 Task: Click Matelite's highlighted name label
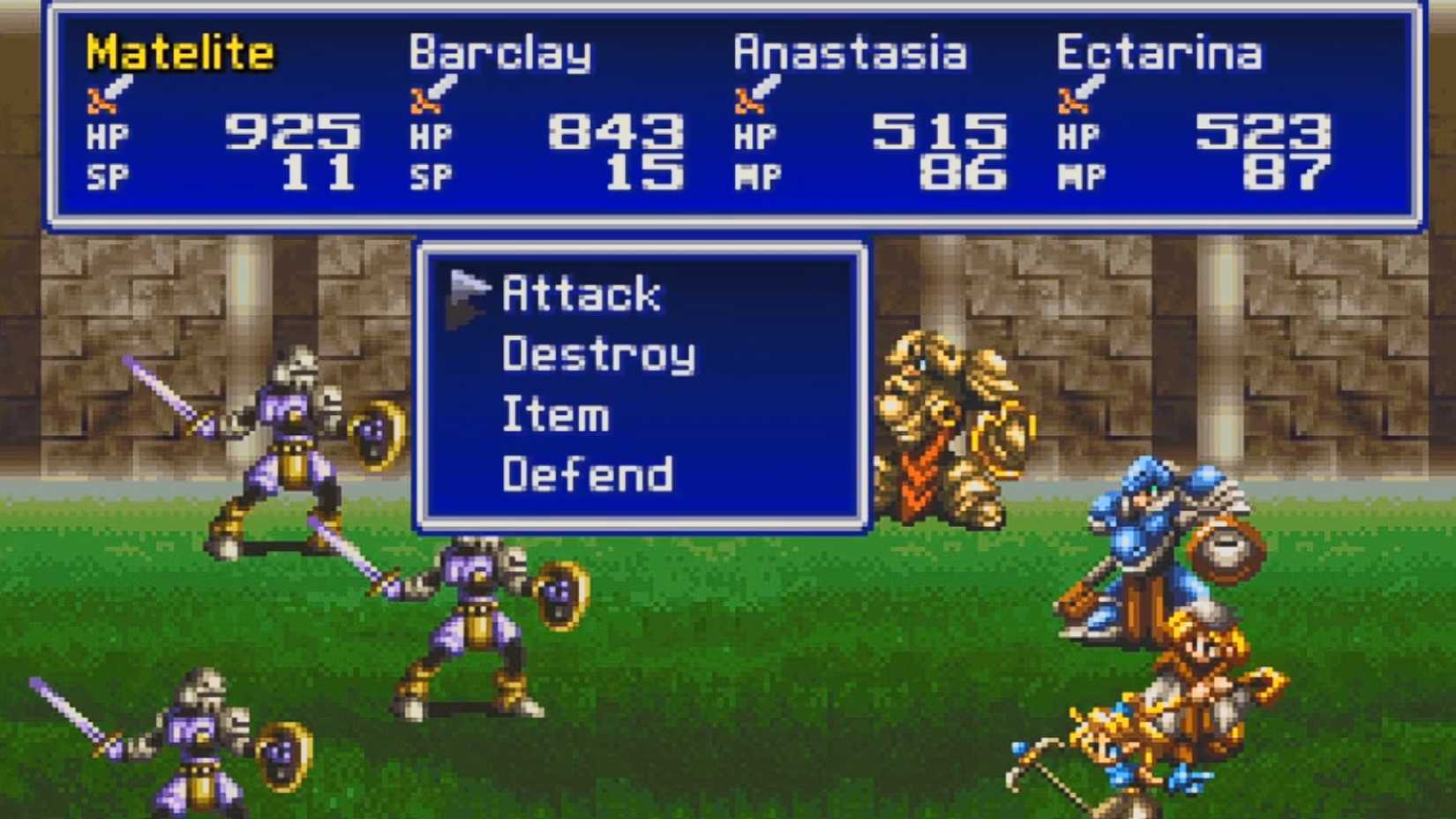pyautogui.click(x=179, y=53)
